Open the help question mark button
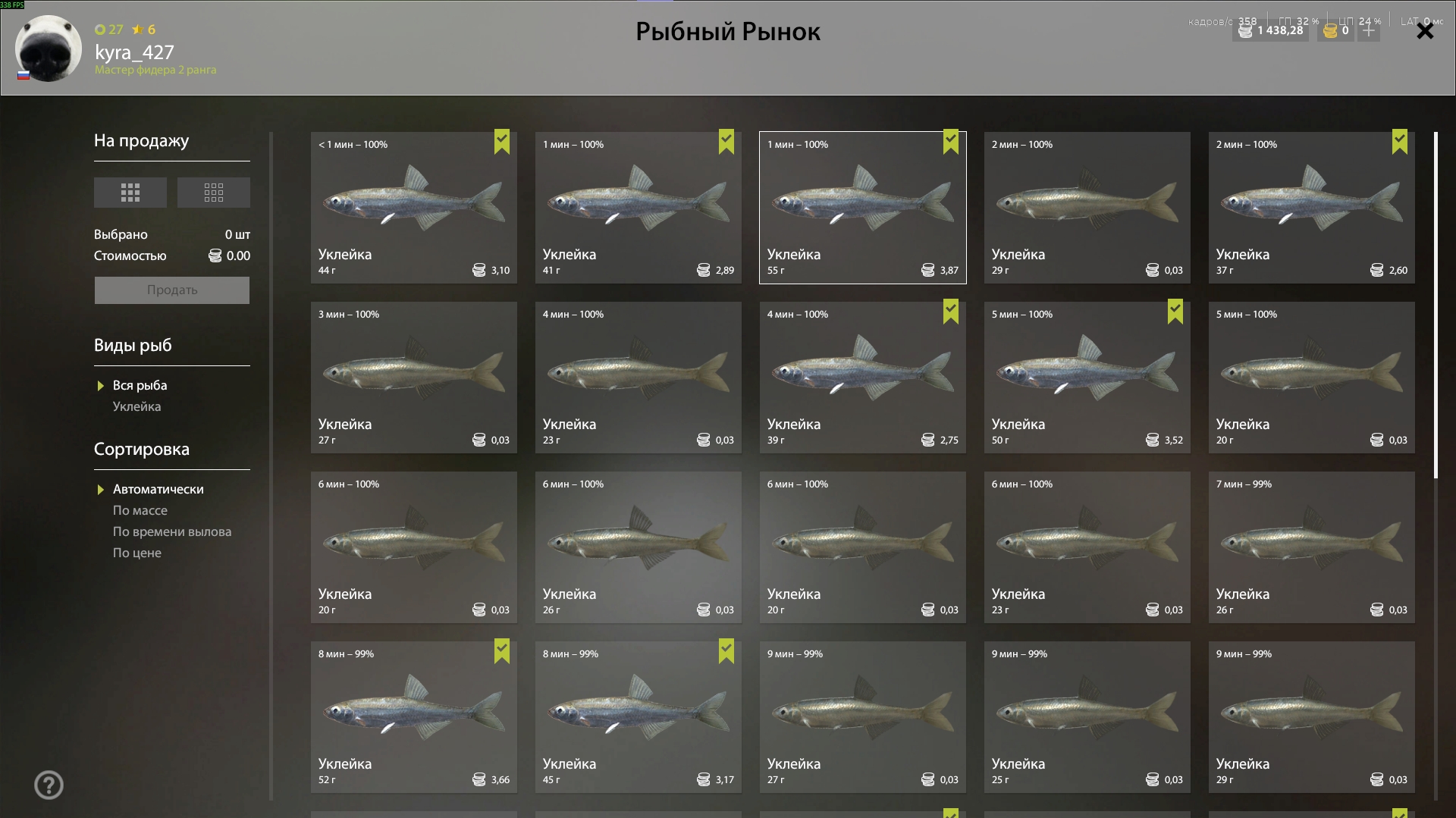The height and width of the screenshot is (818, 1456). (x=49, y=785)
